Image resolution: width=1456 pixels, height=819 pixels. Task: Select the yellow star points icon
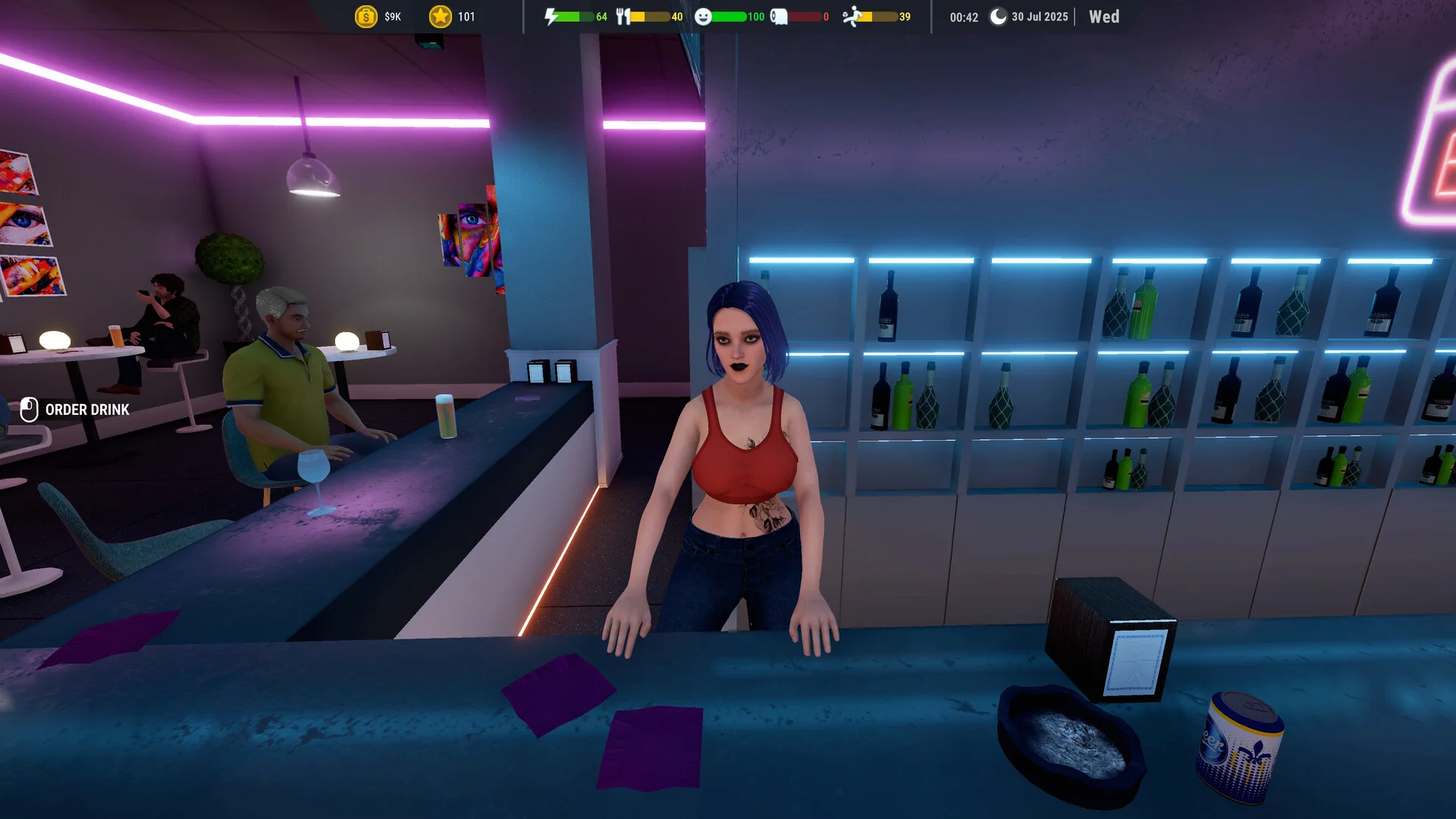440,17
